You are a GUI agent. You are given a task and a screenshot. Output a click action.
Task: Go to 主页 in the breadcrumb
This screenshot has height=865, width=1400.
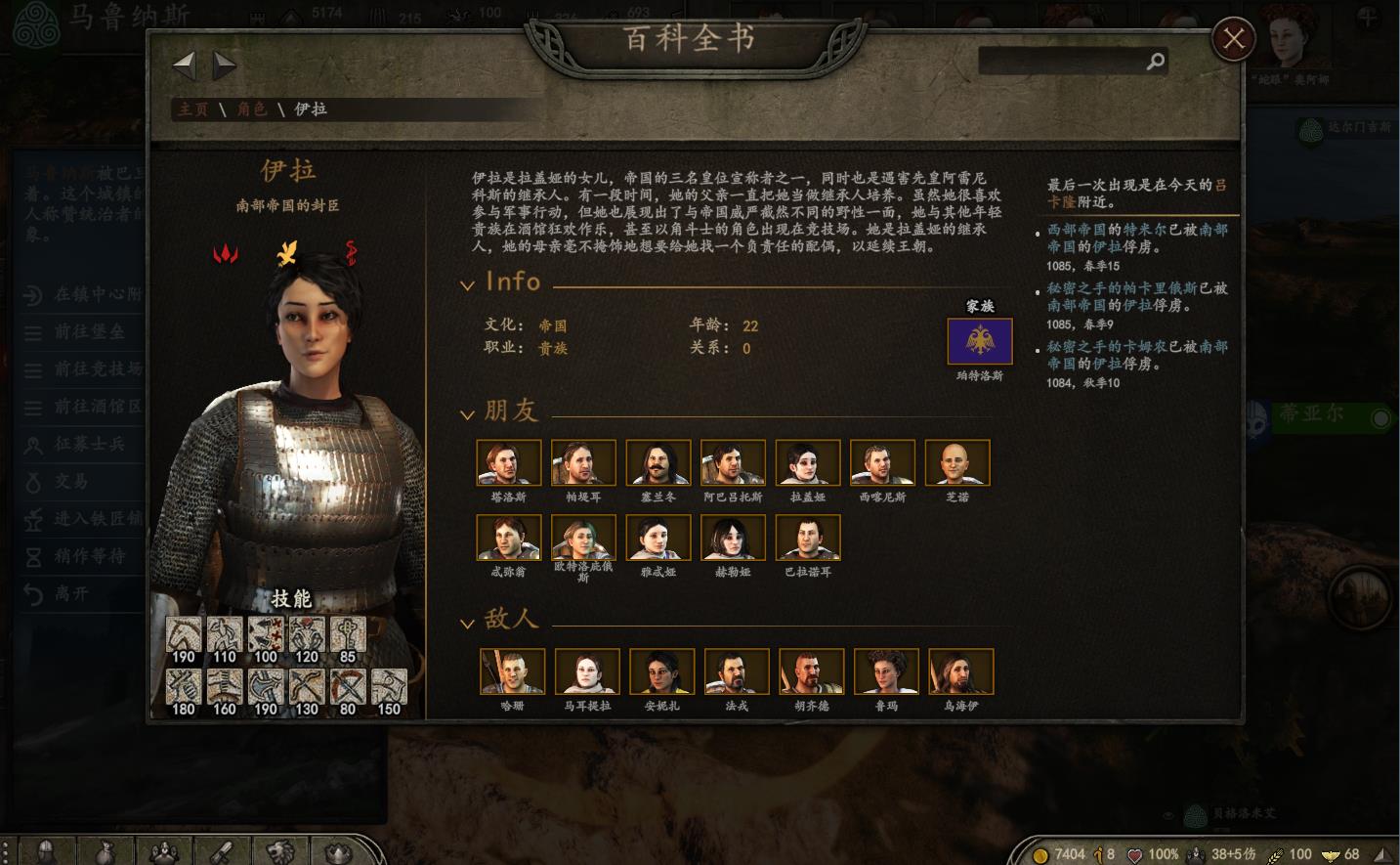(x=191, y=109)
